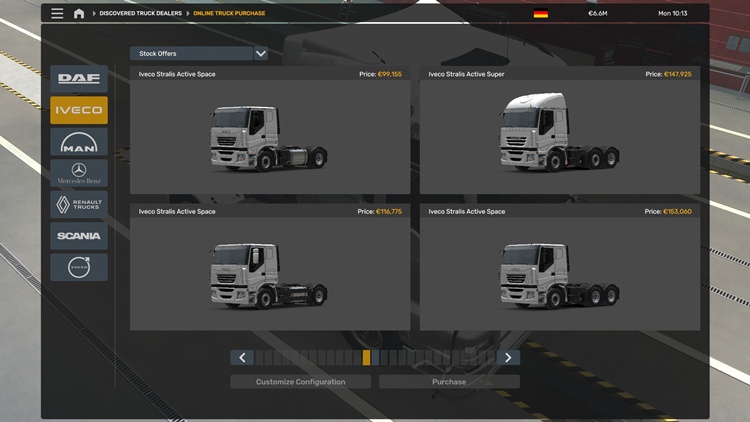The image size is (750, 422).
Task: Click the Purchase button
Action: [x=449, y=382]
